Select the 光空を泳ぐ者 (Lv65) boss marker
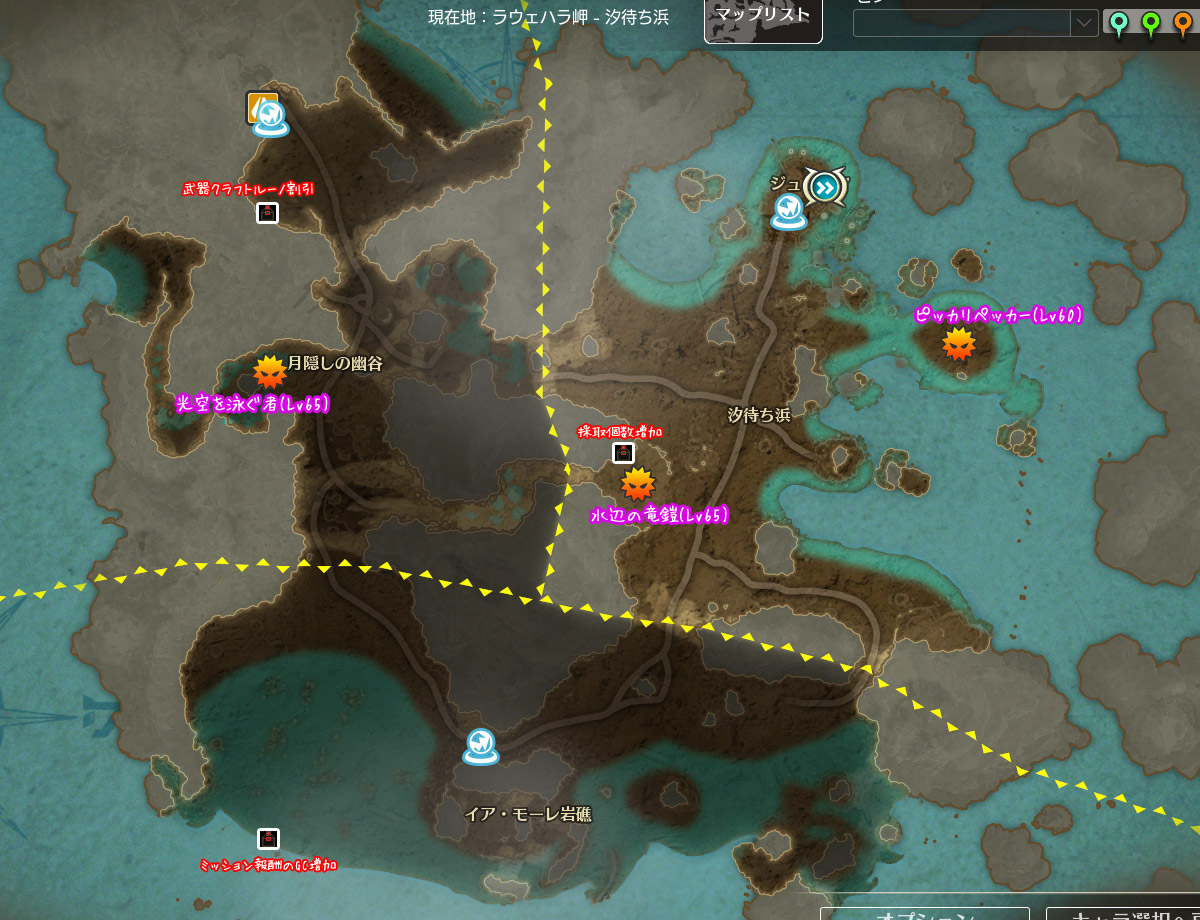The width and height of the screenshot is (1200, 920). coord(269,372)
